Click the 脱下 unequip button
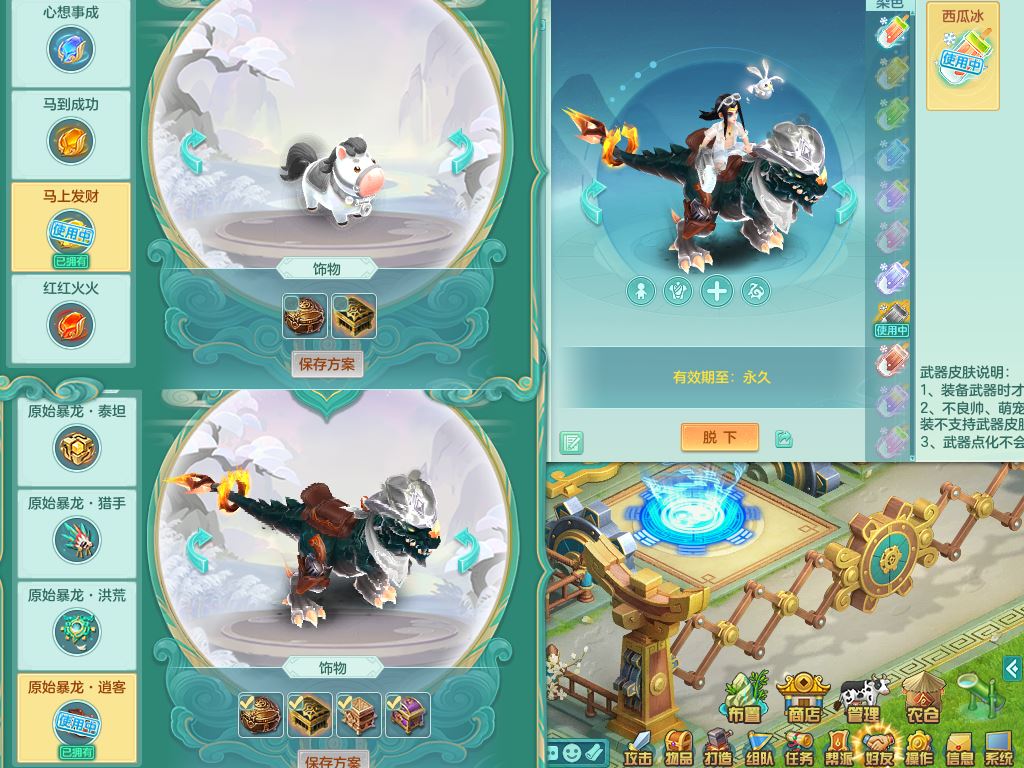This screenshot has width=1024, height=768. pyautogui.click(x=719, y=437)
